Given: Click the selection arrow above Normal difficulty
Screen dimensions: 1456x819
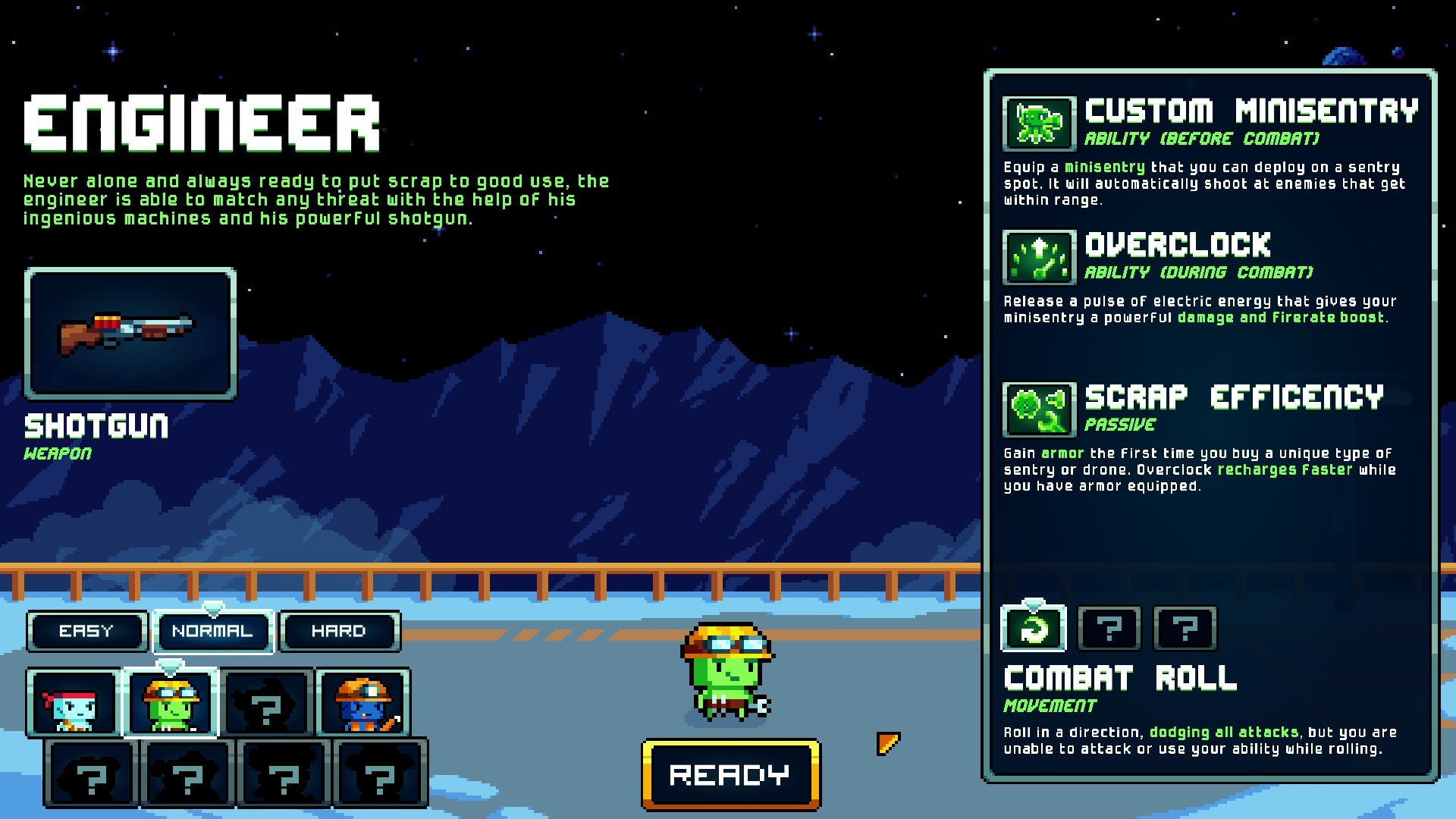Looking at the screenshot, I should [213, 607].
